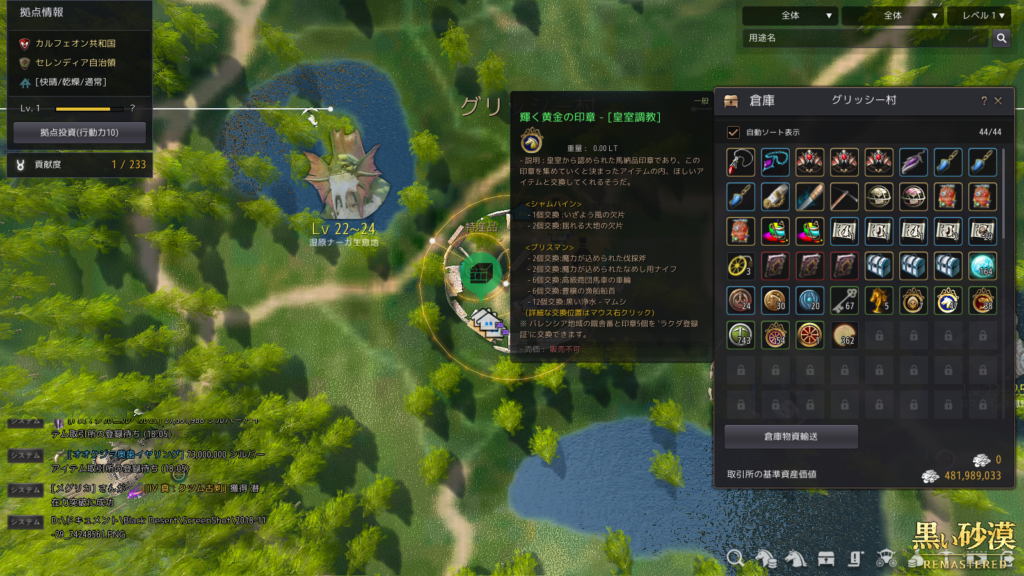Select the silver key stack of 67
The image size is (1024, 576).
pyautogui.click(x=844, y=300)
